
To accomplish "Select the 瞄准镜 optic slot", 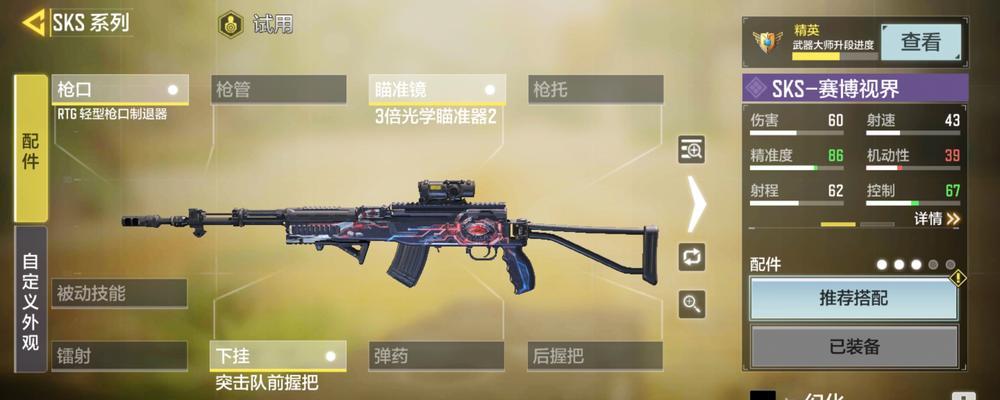I will coord(437,90).
